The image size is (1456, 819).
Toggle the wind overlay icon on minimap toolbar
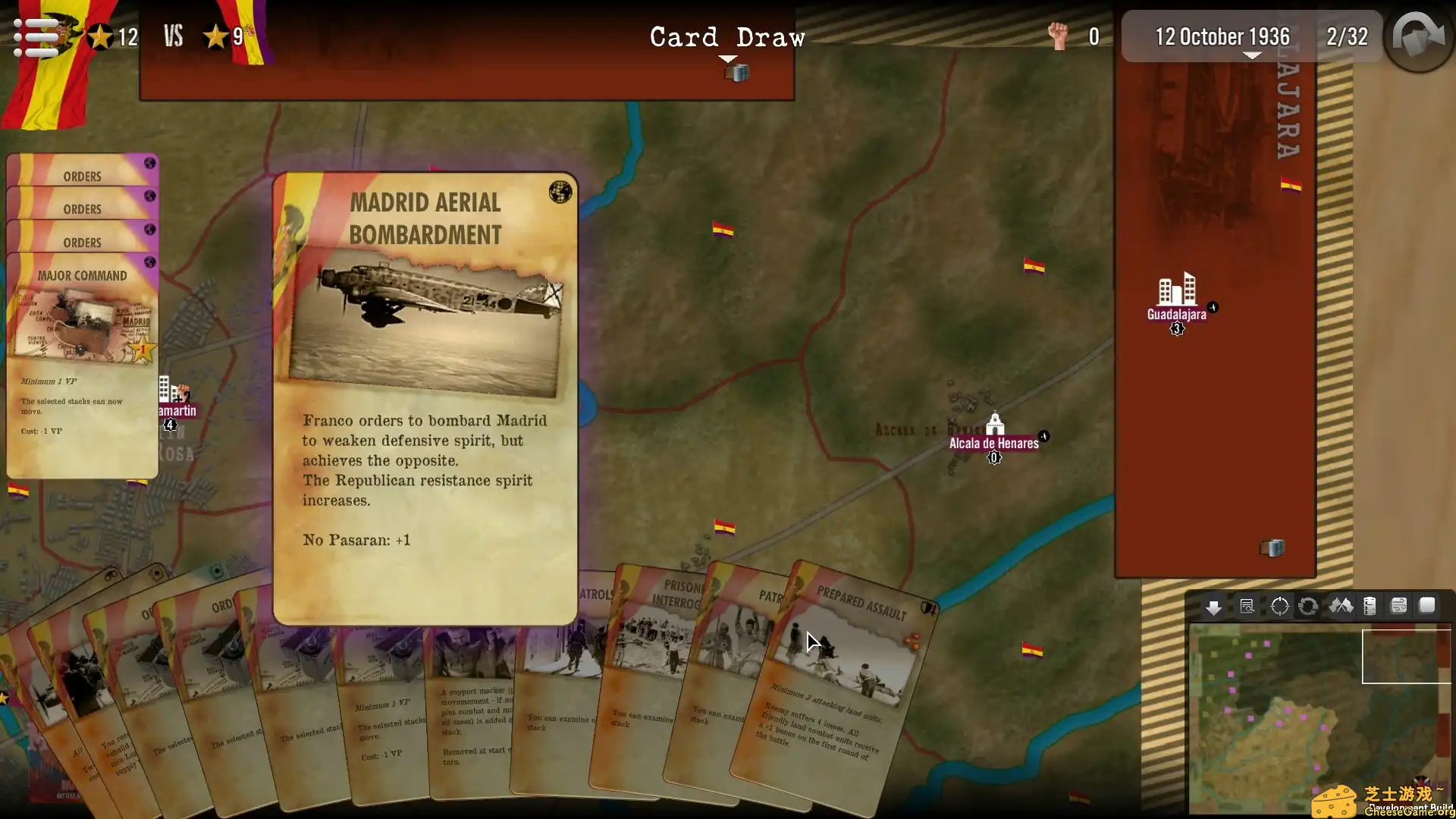pyautogui.click(x=1399, y=605)
